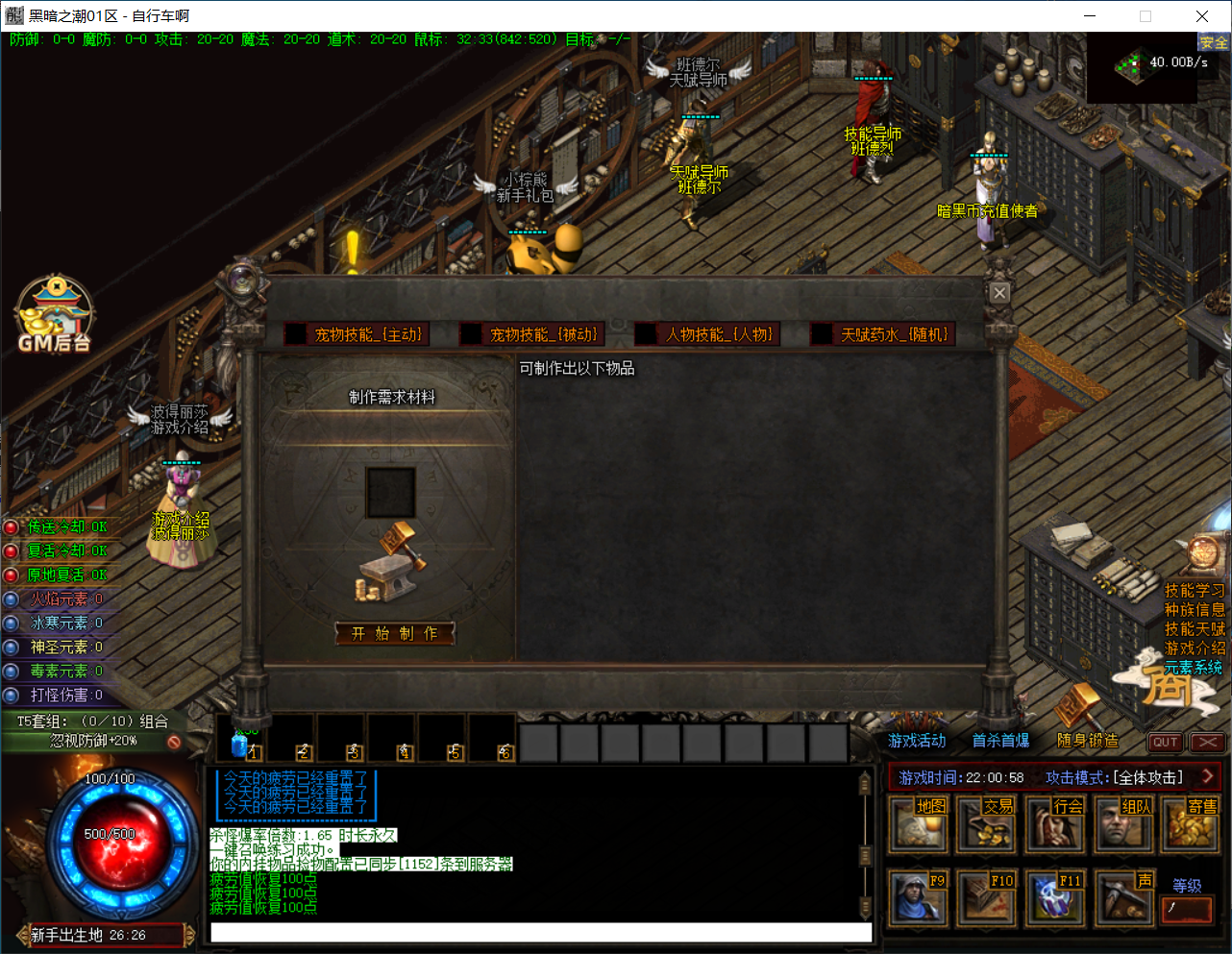The height and width of the screenshot is (954, 1232).
Task: Click the red QUT button
Action: [x=1165, y=742]
